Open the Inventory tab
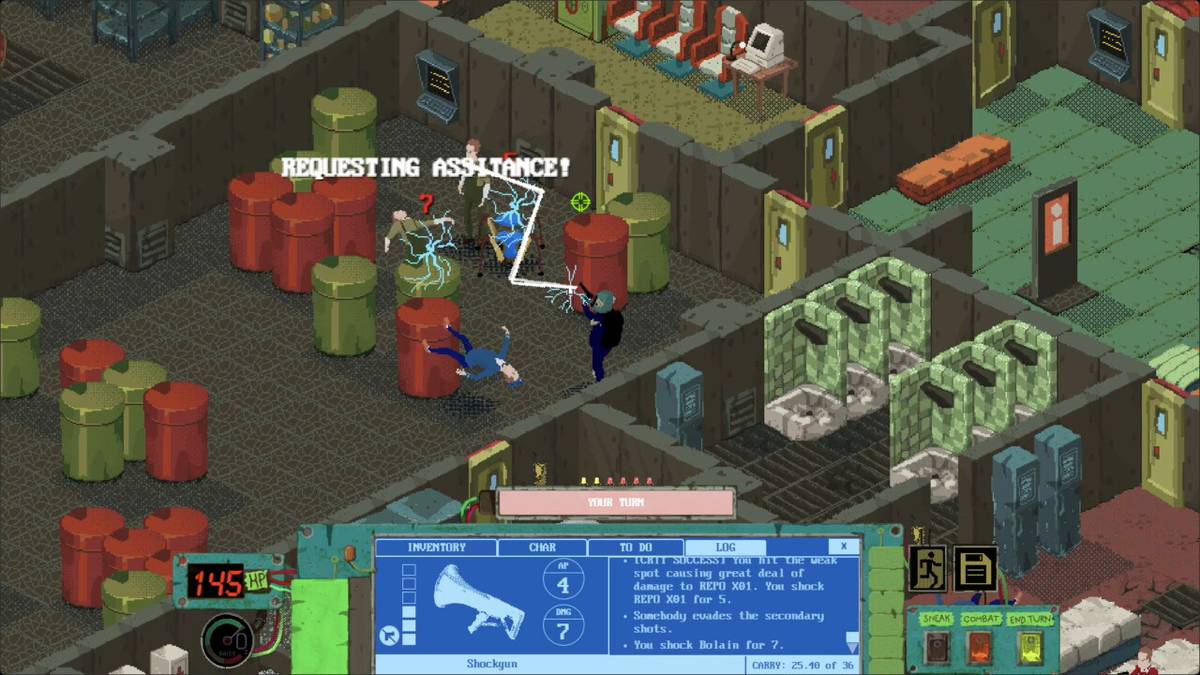The height and width of the screenshot is (675, 1200). 436,547
